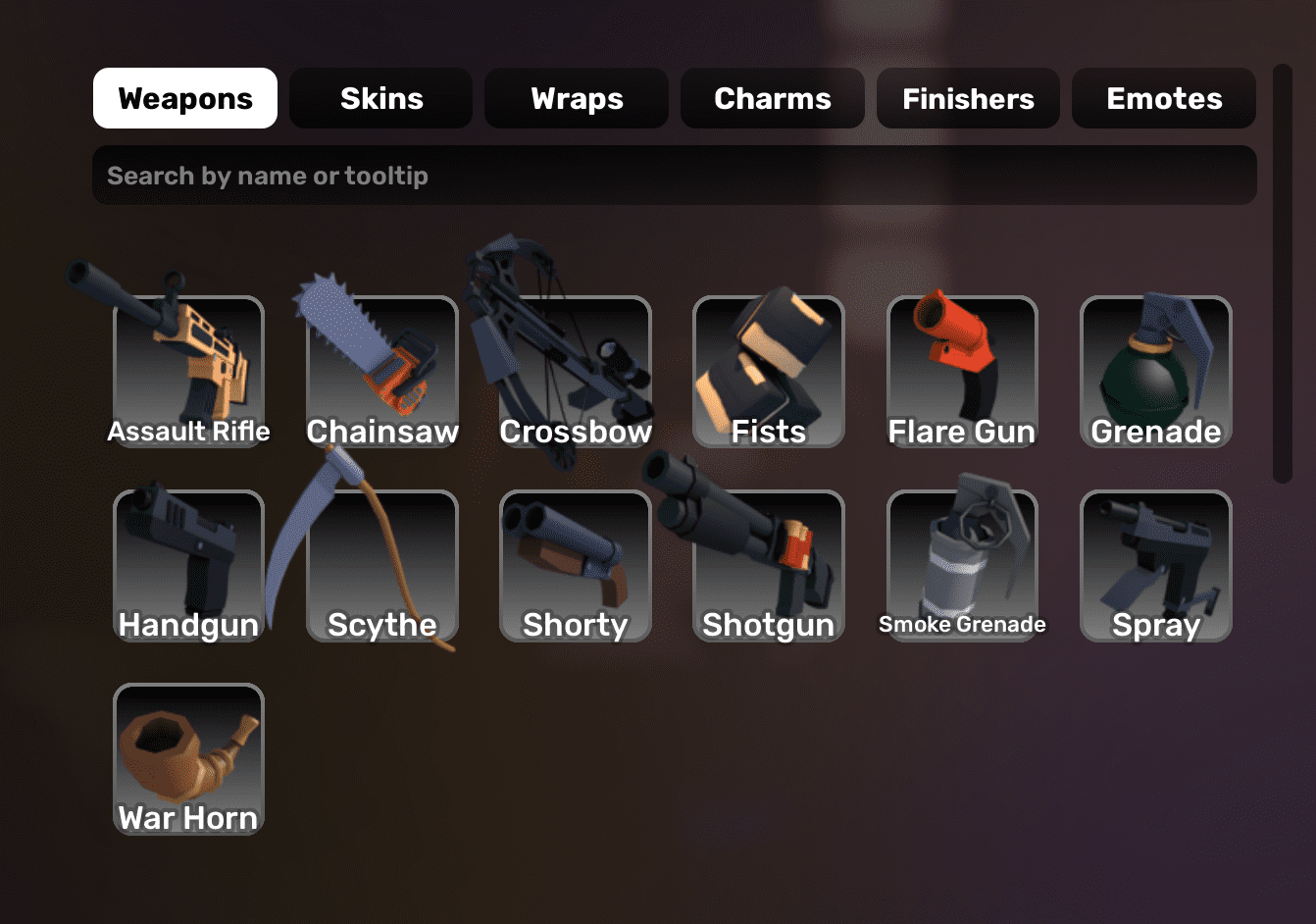This screenshot has width=1316, height=924.
Task: Select the Shotgun weapon
Action: pyautogui.click(x=768, y=566)
